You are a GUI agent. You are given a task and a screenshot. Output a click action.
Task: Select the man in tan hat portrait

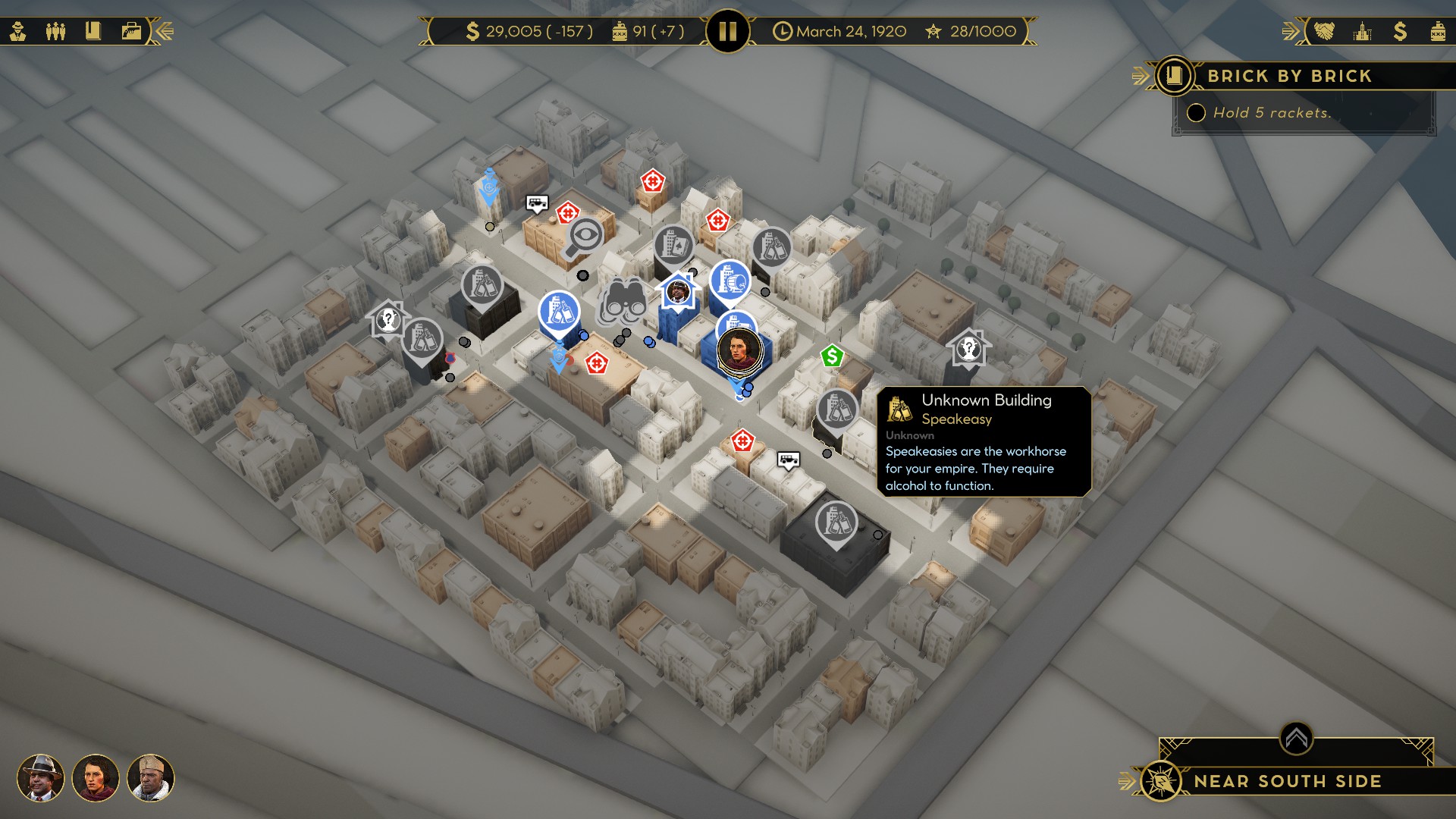[x=151, y=778]
